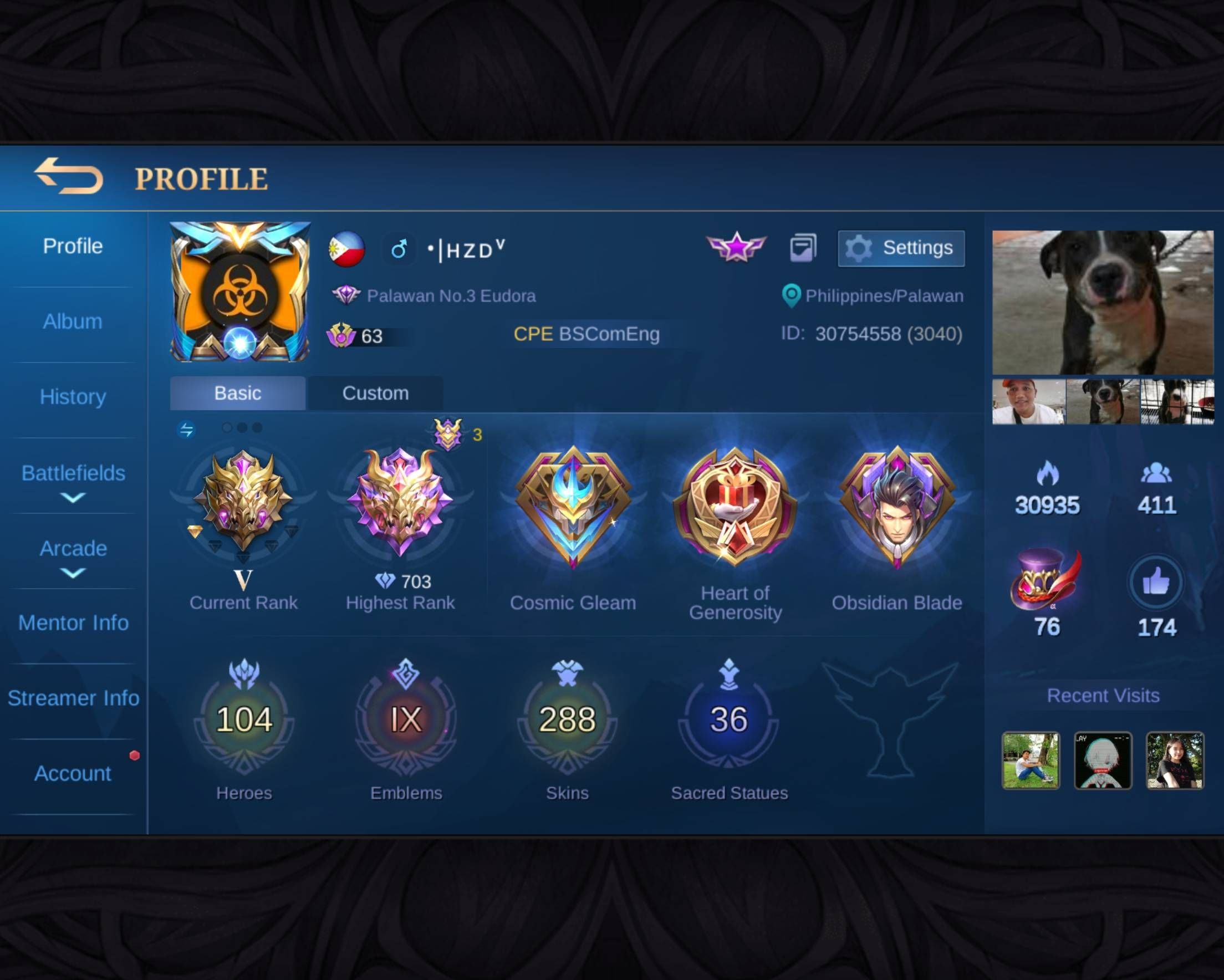
Task: Open the Album section in the sidebar
Action: (x=72, y=321)
